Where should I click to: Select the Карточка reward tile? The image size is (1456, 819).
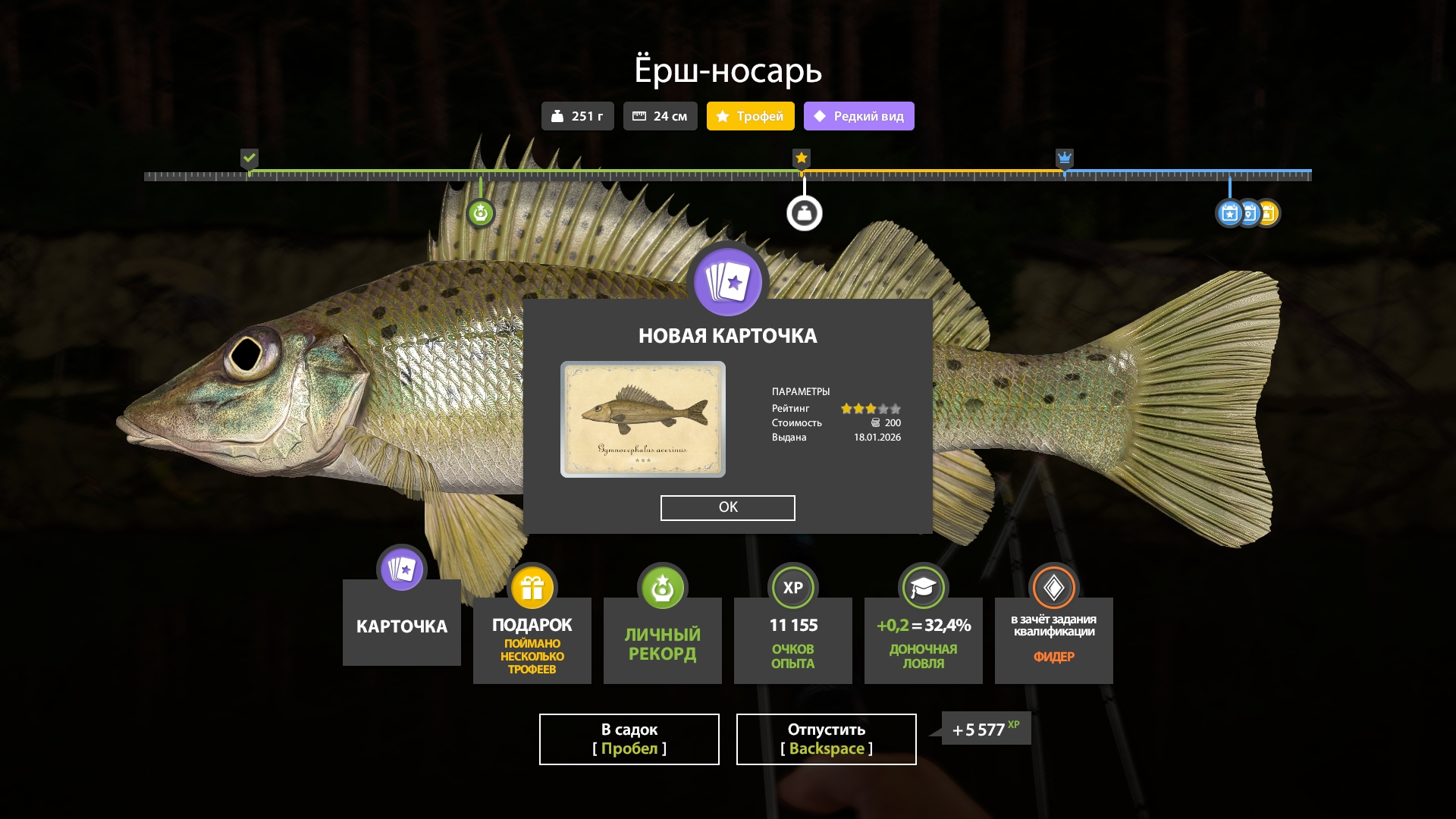tap(401, 623)
